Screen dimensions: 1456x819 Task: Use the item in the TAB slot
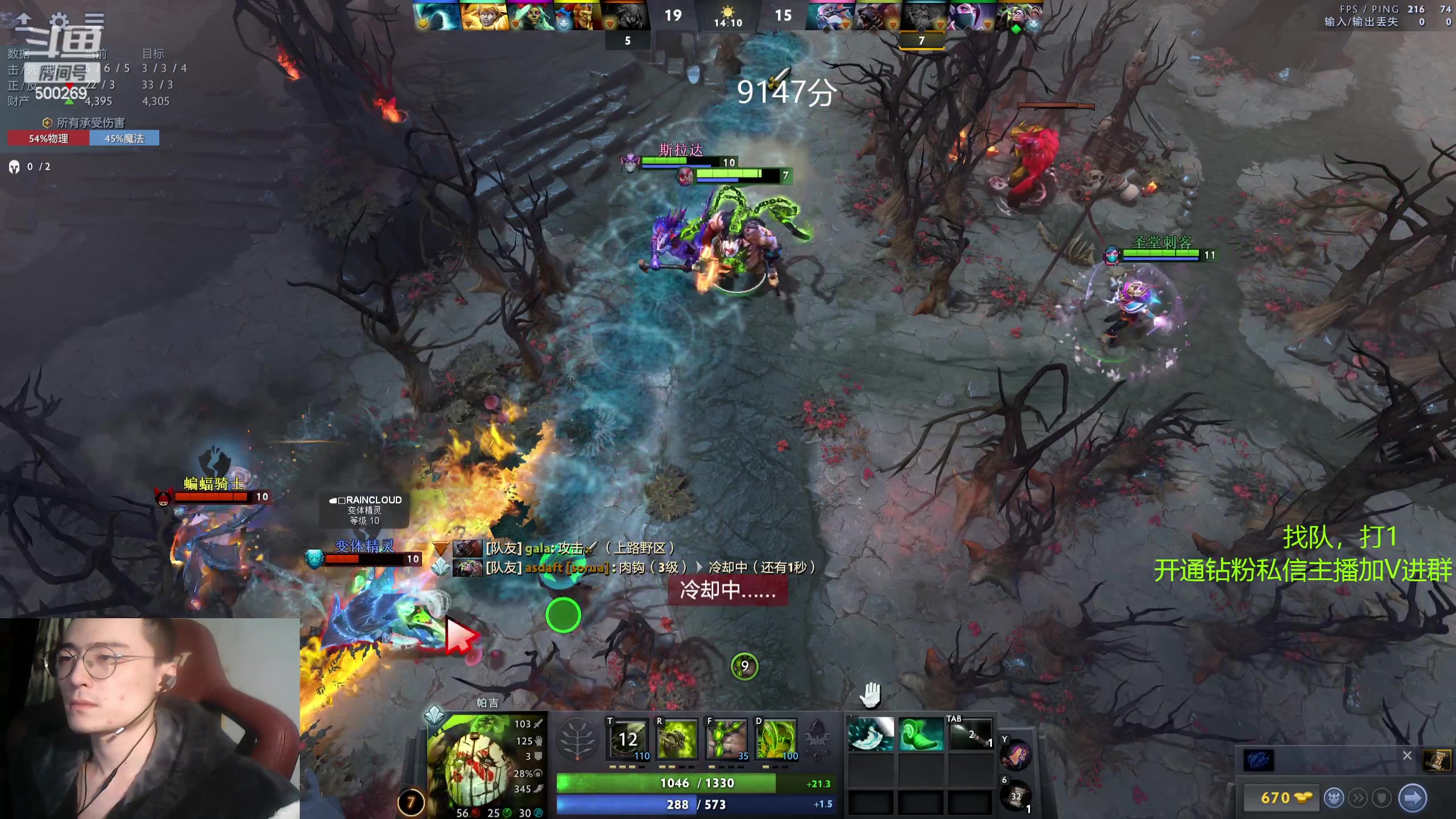[970, 734]
